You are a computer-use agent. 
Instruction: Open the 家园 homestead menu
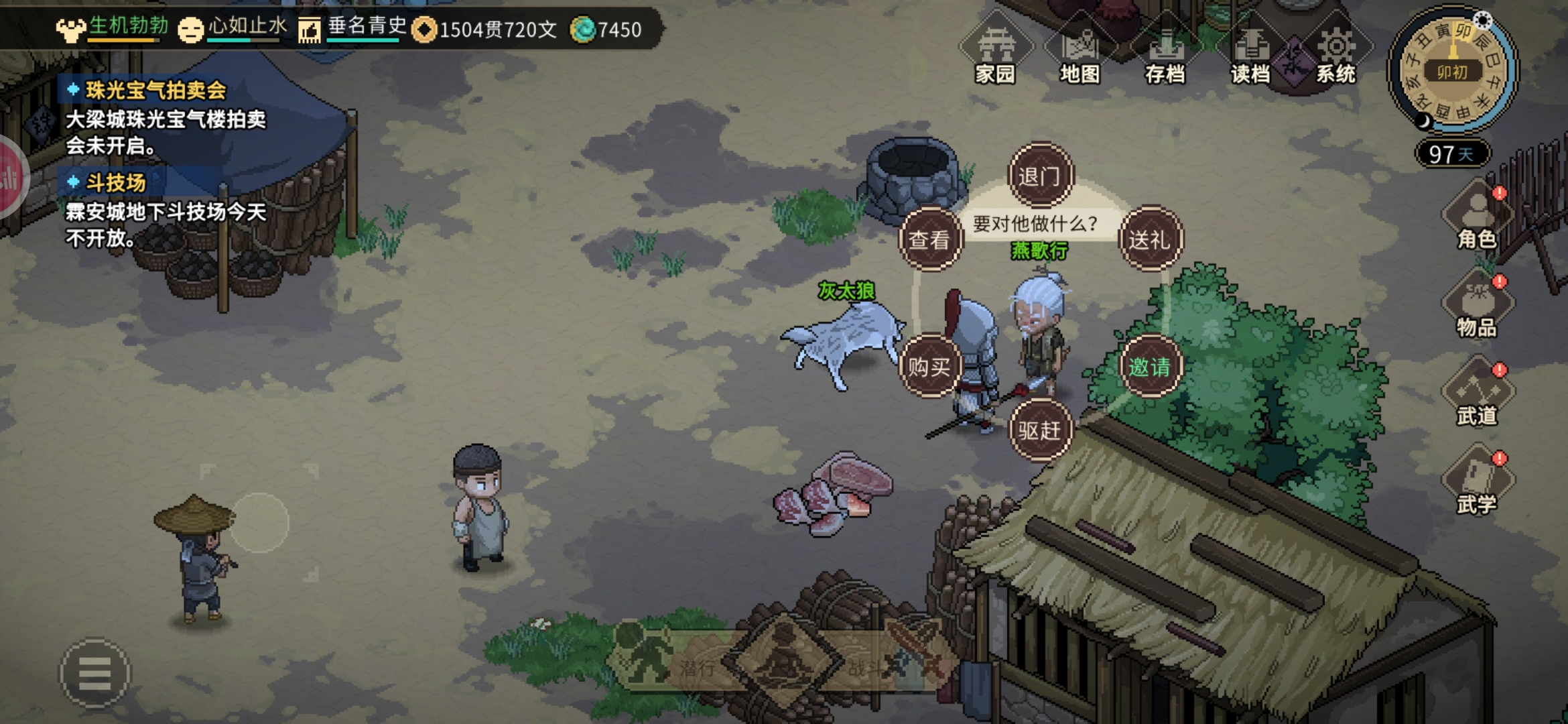pos(996,55)
